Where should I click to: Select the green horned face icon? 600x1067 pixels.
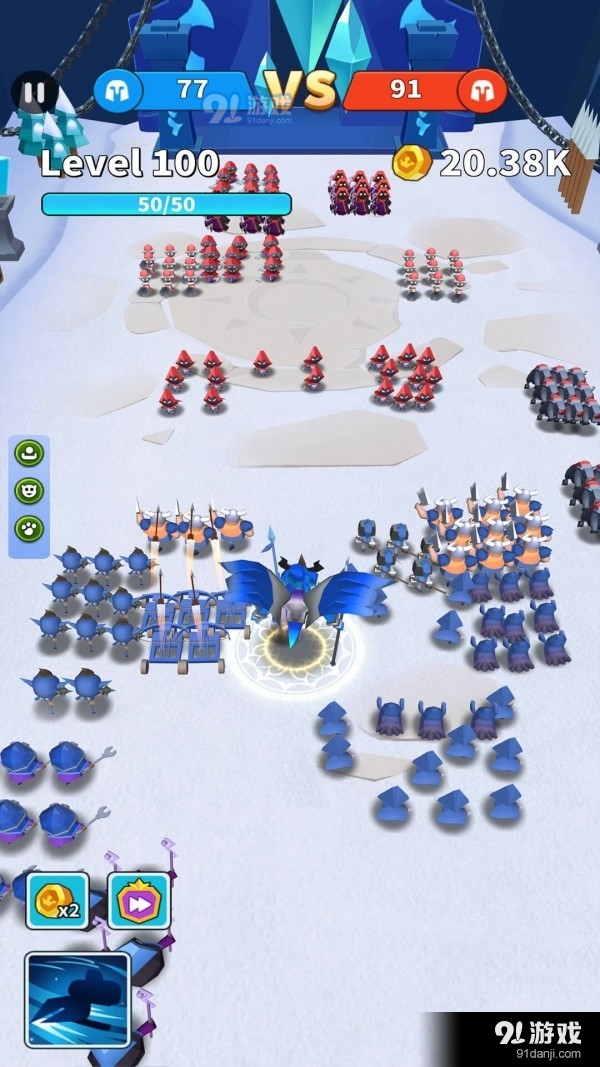(x=29, y=490)
